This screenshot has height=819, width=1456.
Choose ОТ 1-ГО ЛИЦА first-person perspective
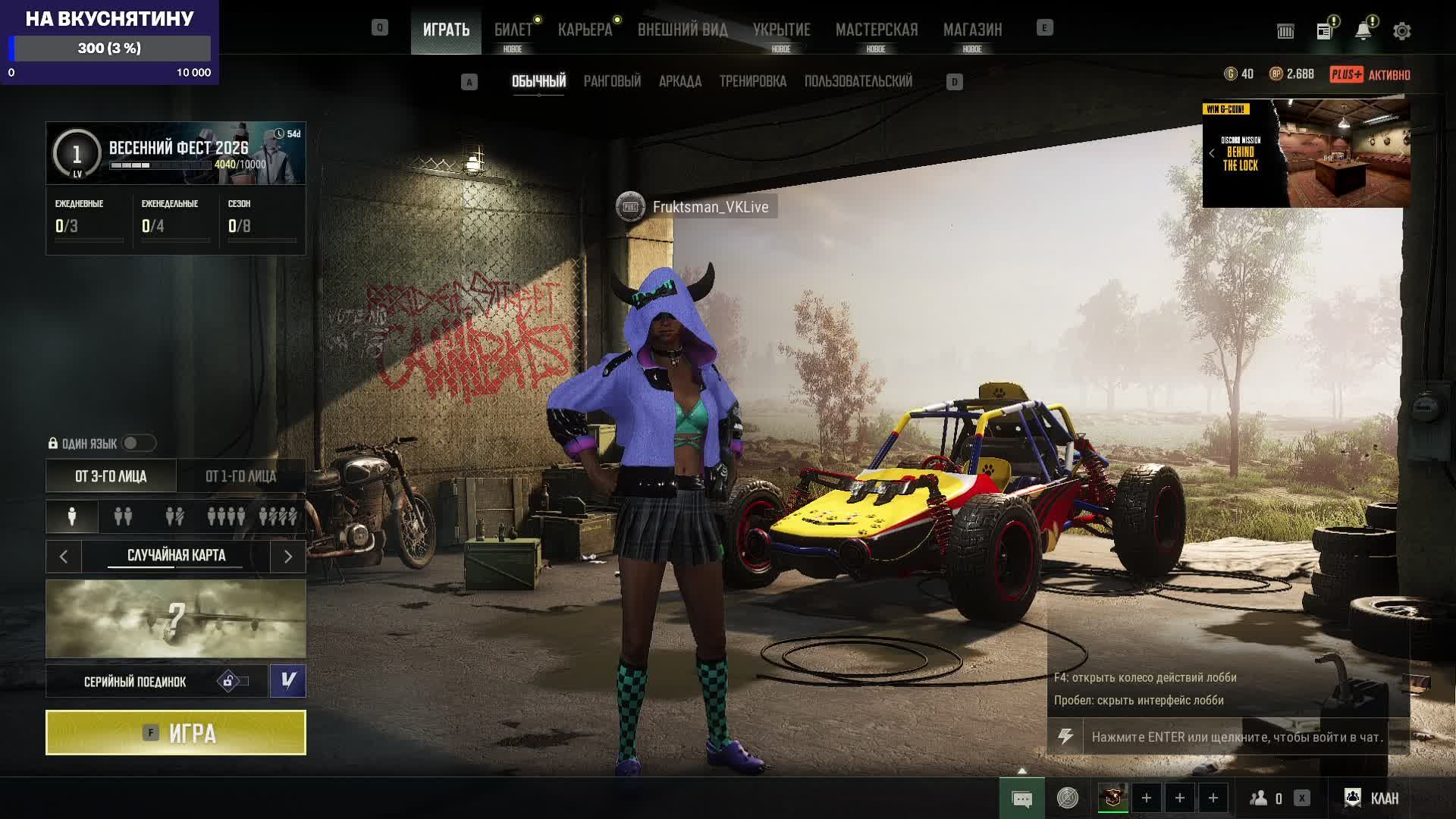(x=241, y=476)
